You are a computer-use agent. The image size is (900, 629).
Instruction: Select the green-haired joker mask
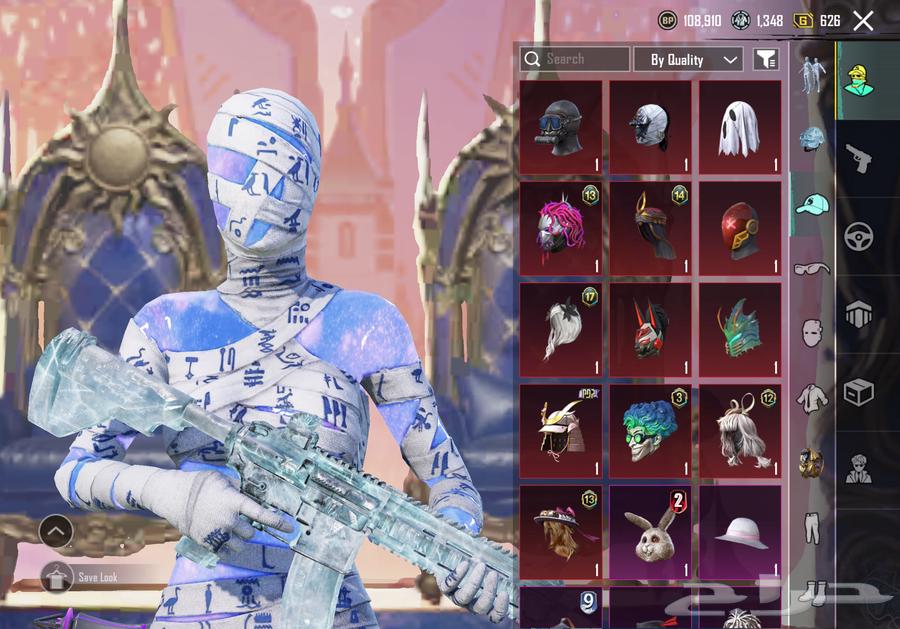click(x=650, y=431)
